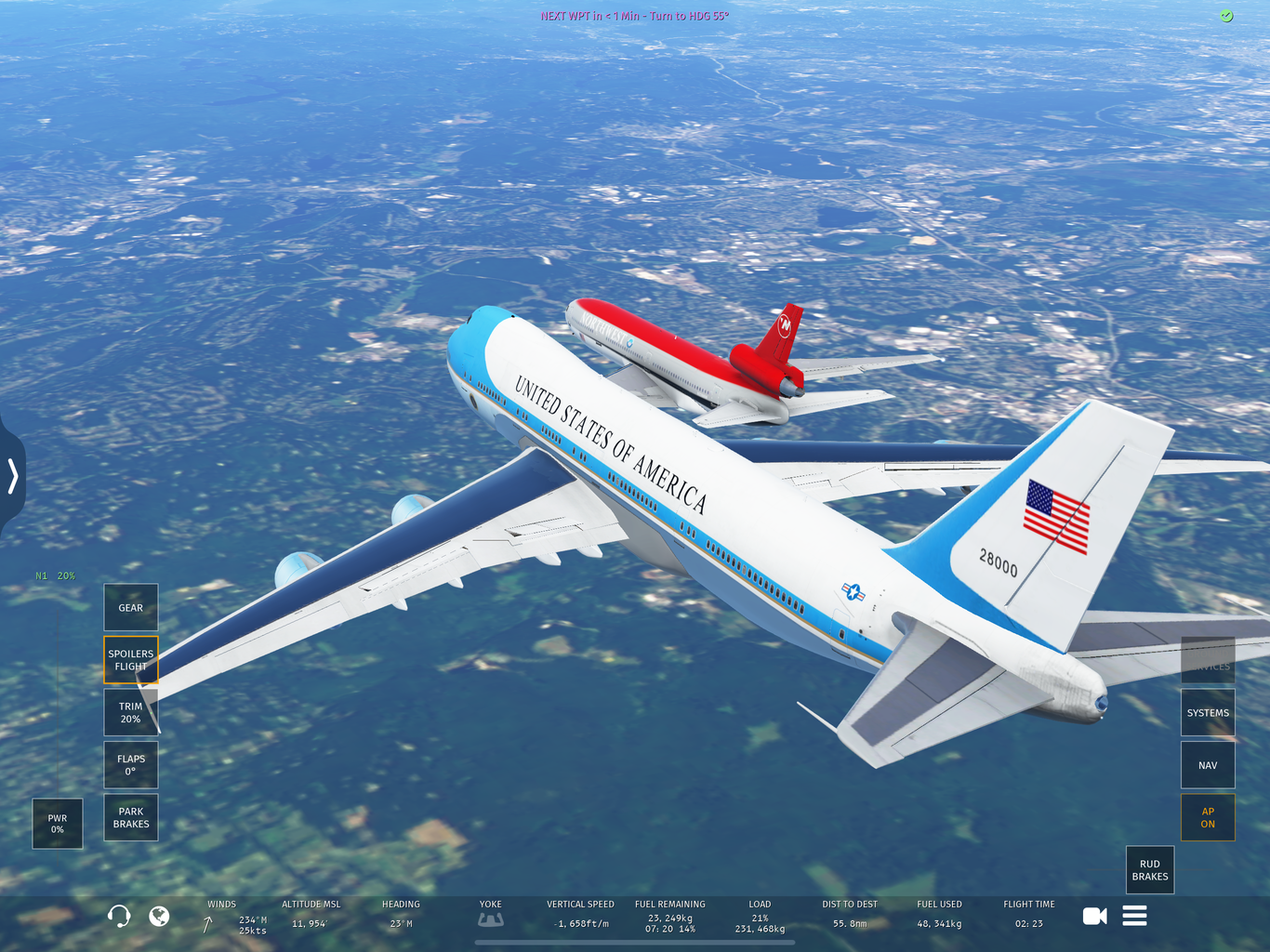Switch camera view with the camera icon
1270x952 pixels.
click(1095, 917)
